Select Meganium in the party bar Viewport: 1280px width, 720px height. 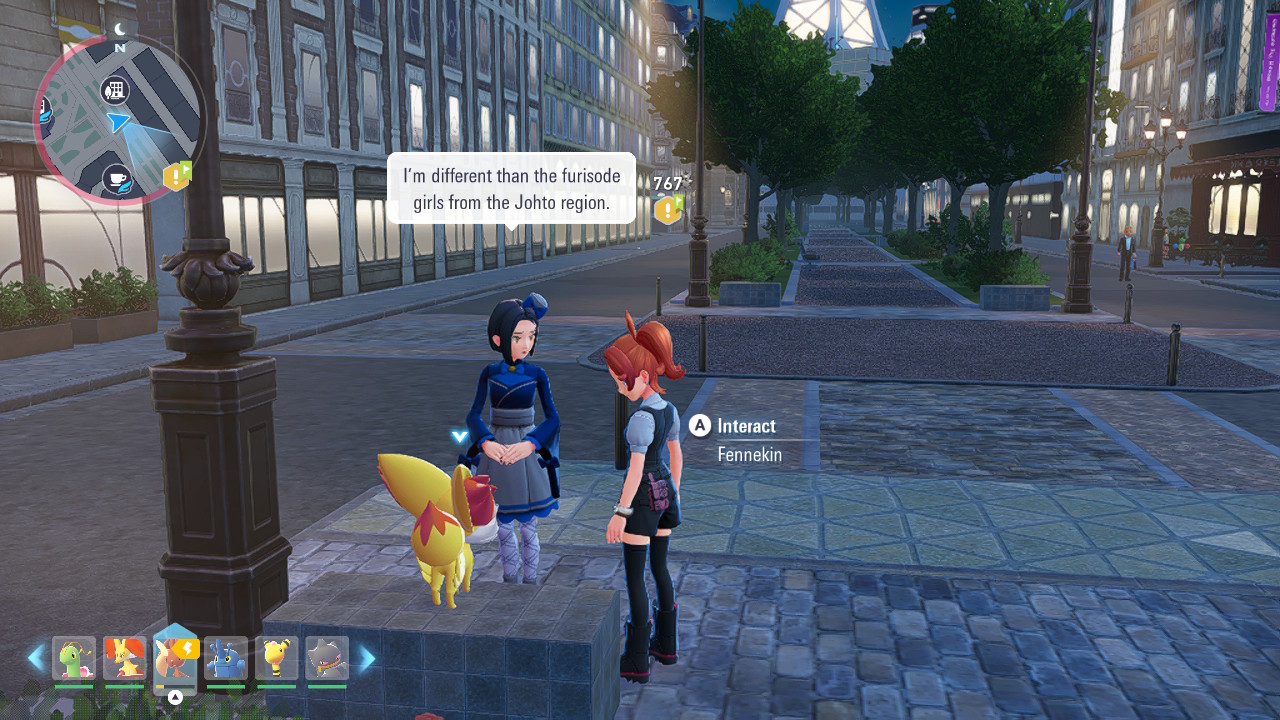point(73,658)
